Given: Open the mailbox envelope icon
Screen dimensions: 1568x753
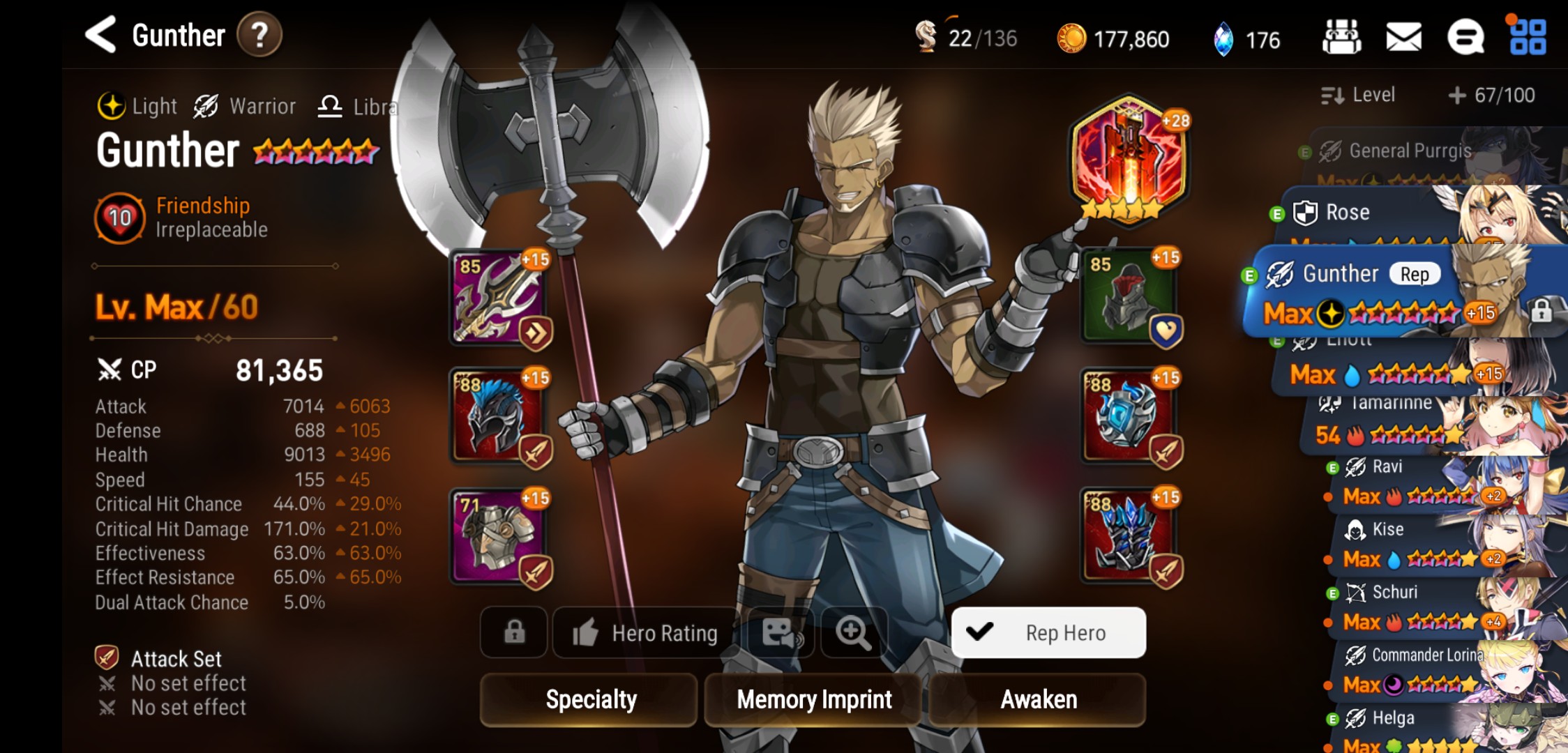Looking at the screenshot, I should tap(1403, 37).
